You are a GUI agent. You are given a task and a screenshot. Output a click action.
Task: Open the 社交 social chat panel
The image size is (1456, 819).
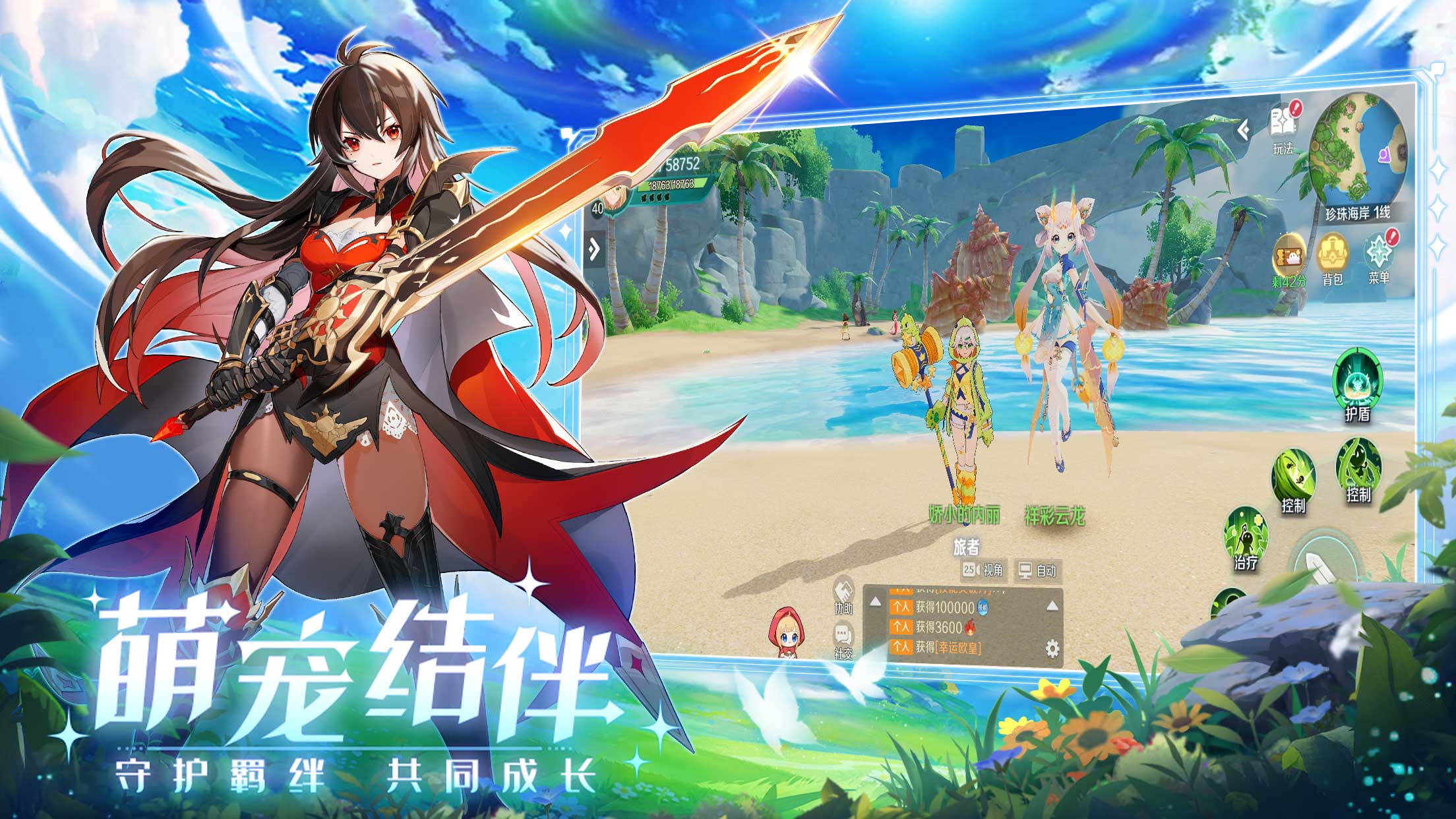(843, 632)
